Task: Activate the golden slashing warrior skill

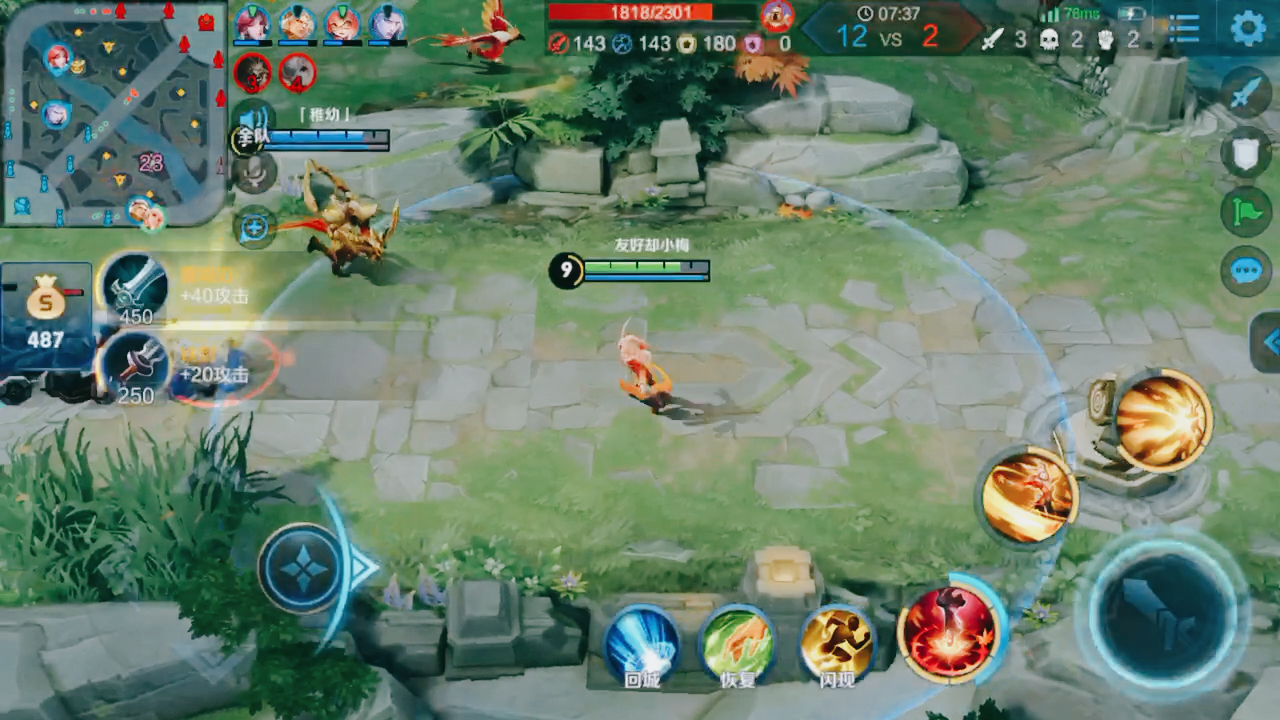Action: (1028, 495)
